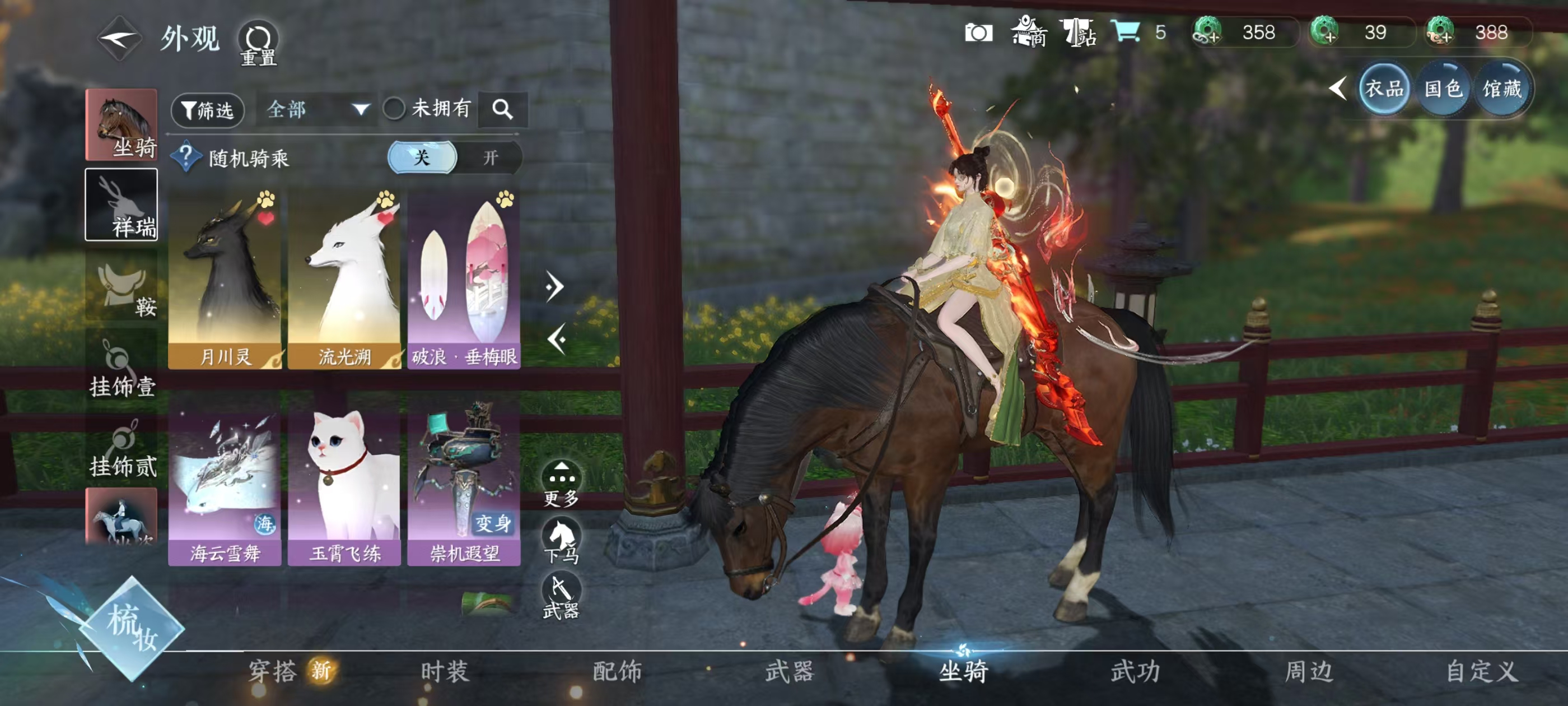Switch to the 祥瑞 side category

(x=121, y=205)
